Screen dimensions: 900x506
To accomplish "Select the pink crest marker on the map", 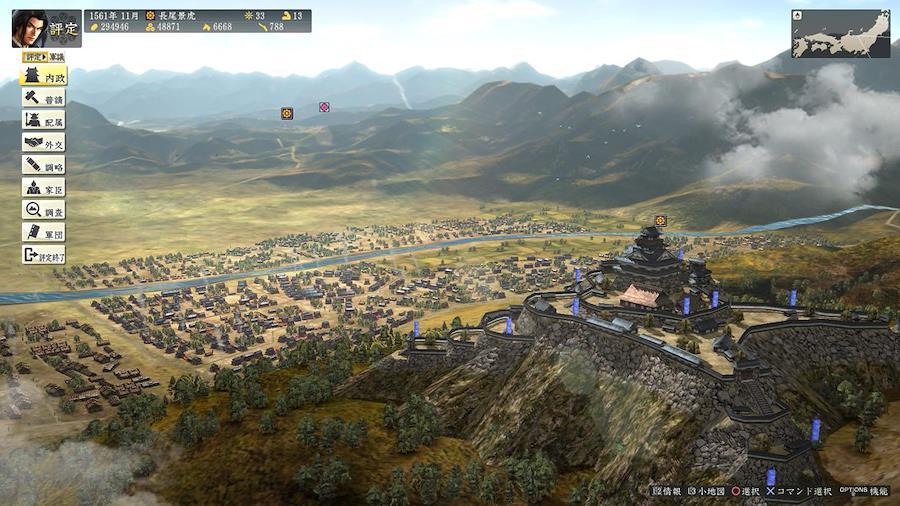I will tap(324, 107).
